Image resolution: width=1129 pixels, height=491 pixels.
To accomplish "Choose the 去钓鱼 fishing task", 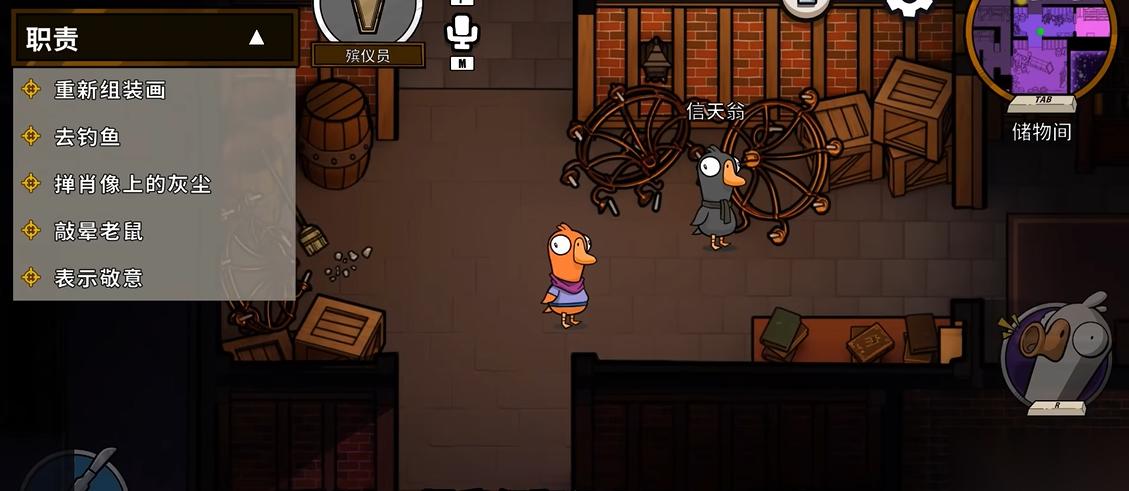I will click(x=88, y=137).
